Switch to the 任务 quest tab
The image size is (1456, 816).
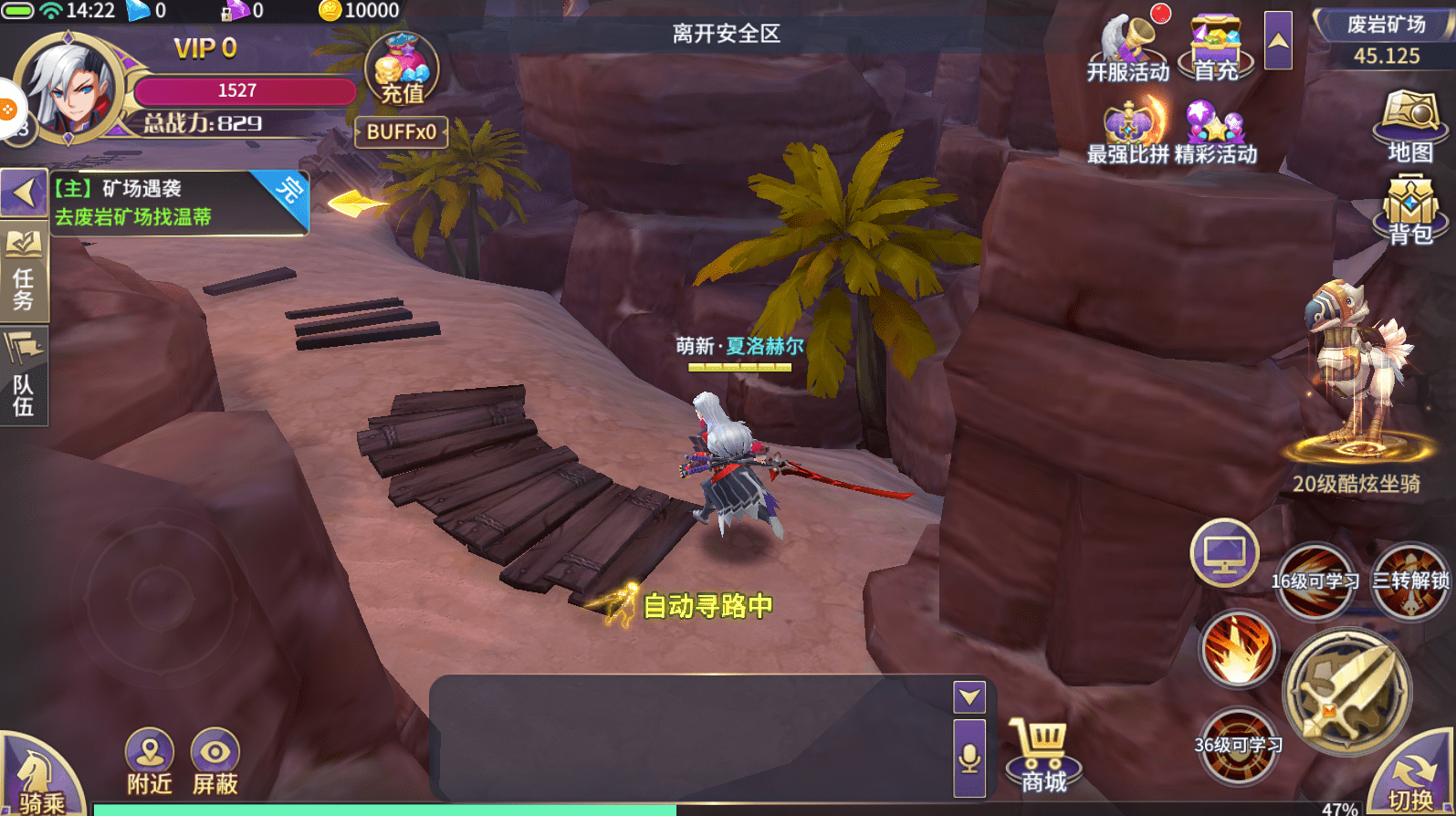click(x=24, y=274)
